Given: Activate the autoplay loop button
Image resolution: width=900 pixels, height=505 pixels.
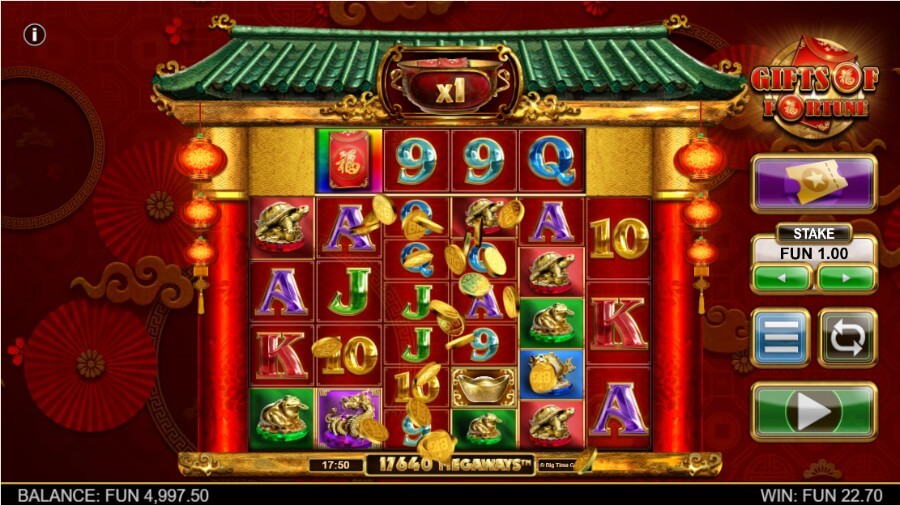Looking at the screenshot, I should (846, 337).
